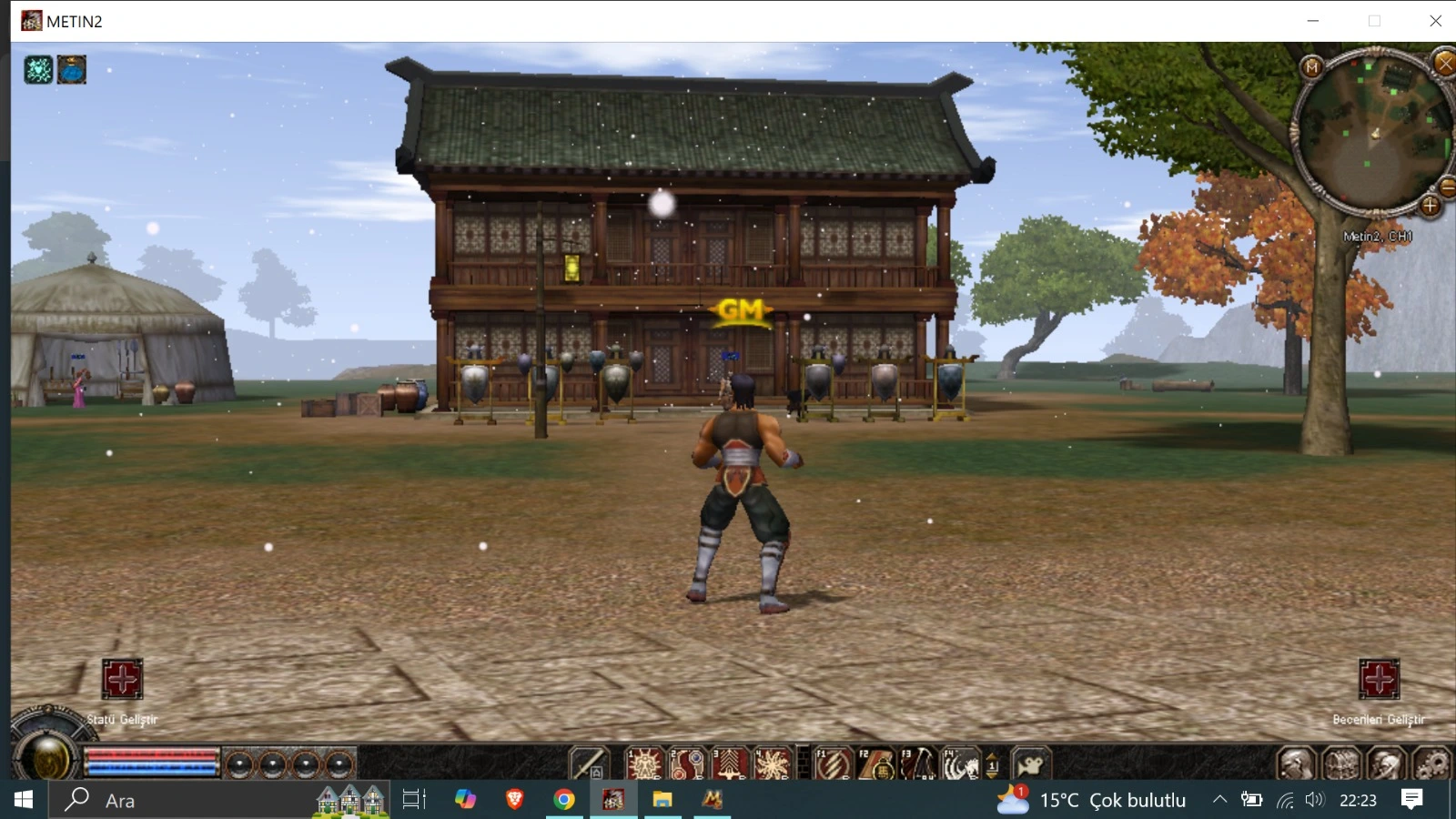Toggle the camera mode button
This screenshot has width=1456, height=819.
(1031, 764)
